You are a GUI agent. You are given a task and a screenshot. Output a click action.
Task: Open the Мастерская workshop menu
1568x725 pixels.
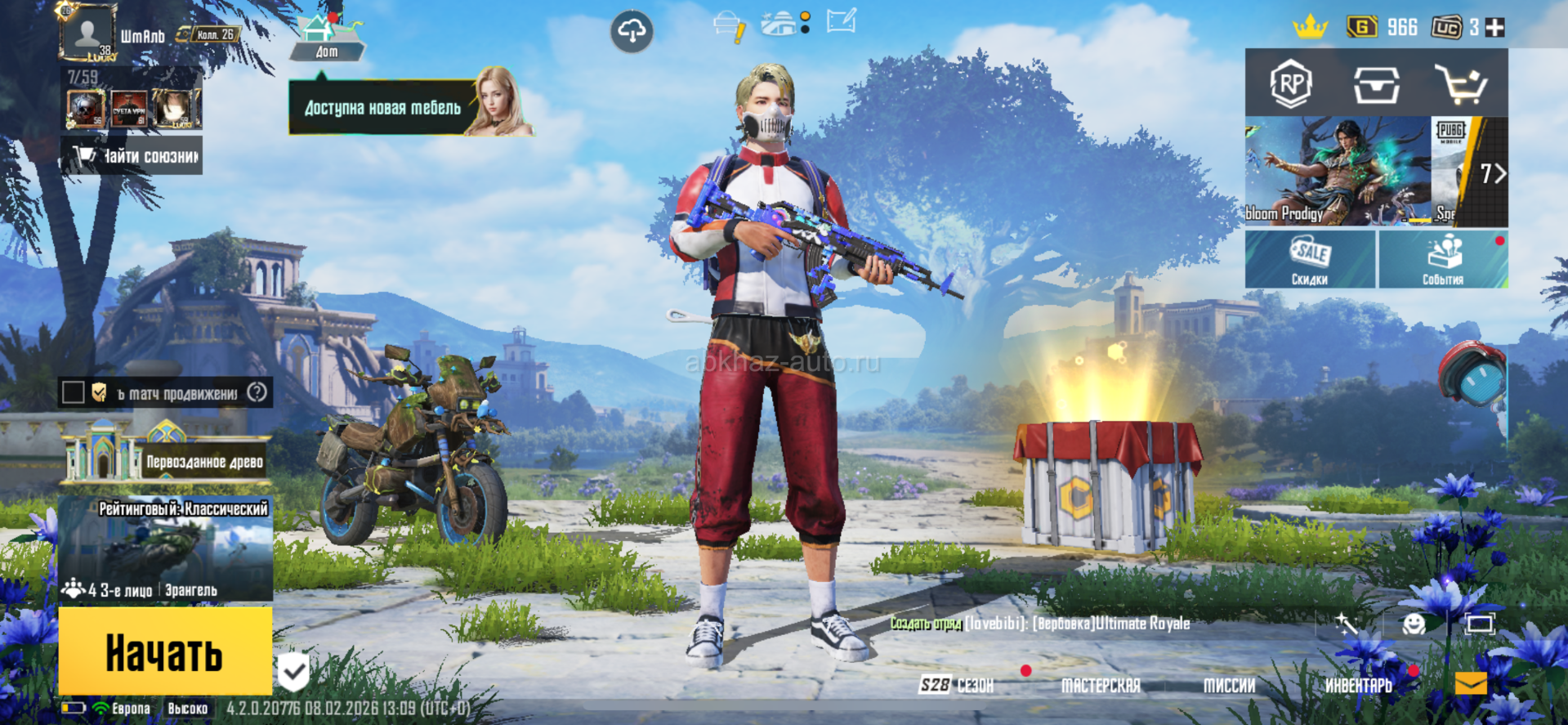[1100, 685]
